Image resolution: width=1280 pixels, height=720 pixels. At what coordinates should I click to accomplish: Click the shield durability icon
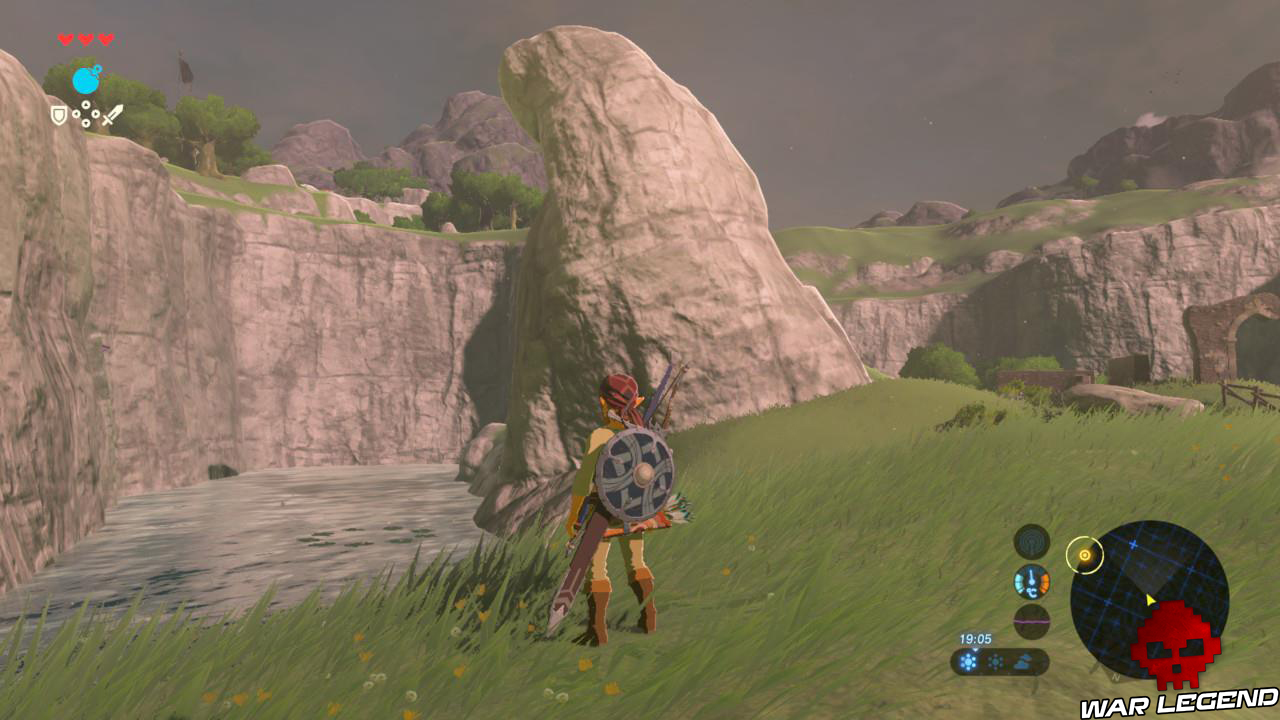coord(60,116)
